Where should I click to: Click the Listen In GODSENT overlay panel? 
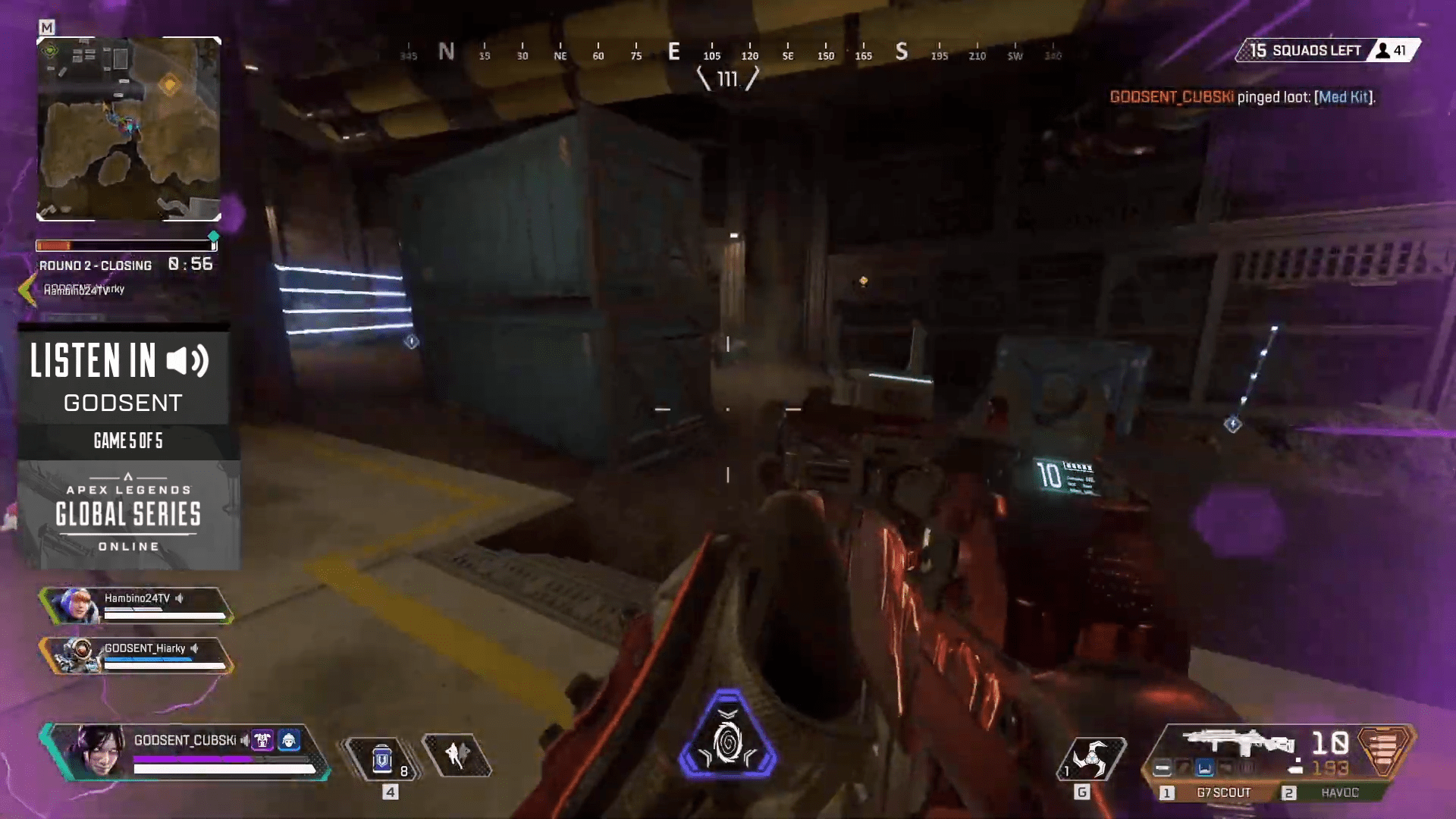click(124, 378)
